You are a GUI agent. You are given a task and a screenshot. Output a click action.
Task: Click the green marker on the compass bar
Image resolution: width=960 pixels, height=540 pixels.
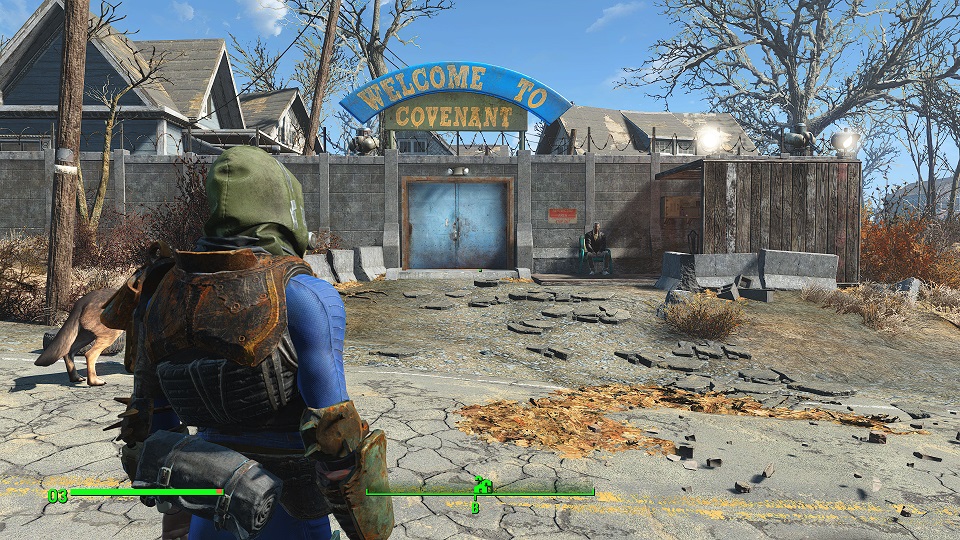point(482,487)
